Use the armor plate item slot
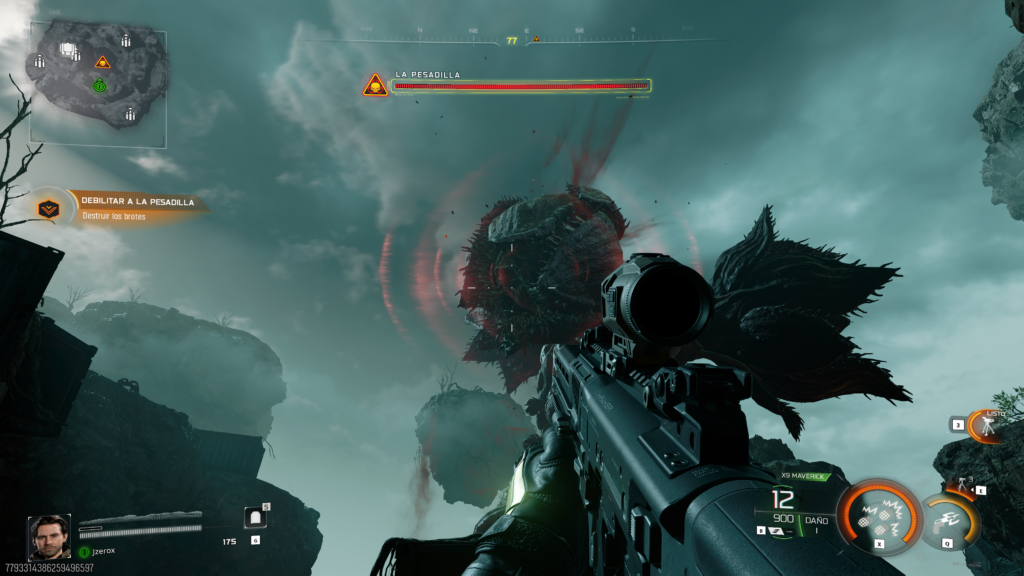 click(255, 518)
